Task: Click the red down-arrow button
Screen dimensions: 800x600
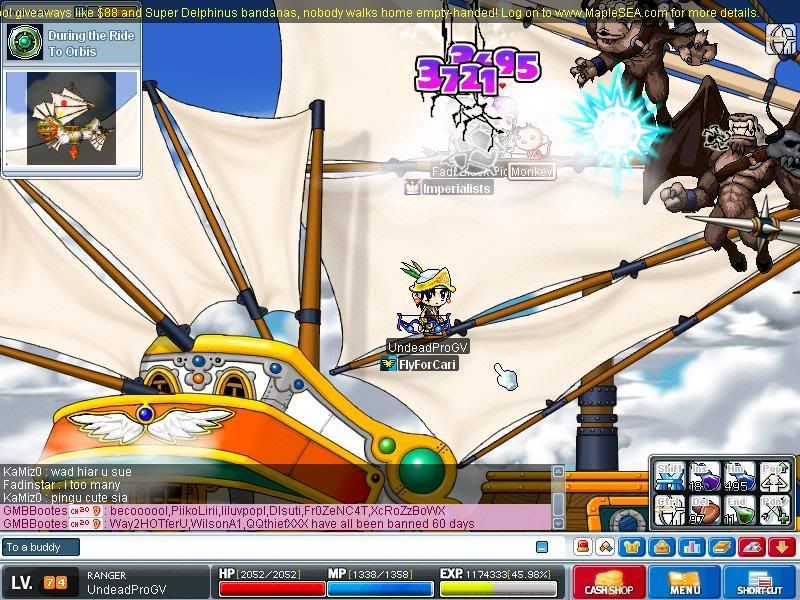Action: [783, 547]
